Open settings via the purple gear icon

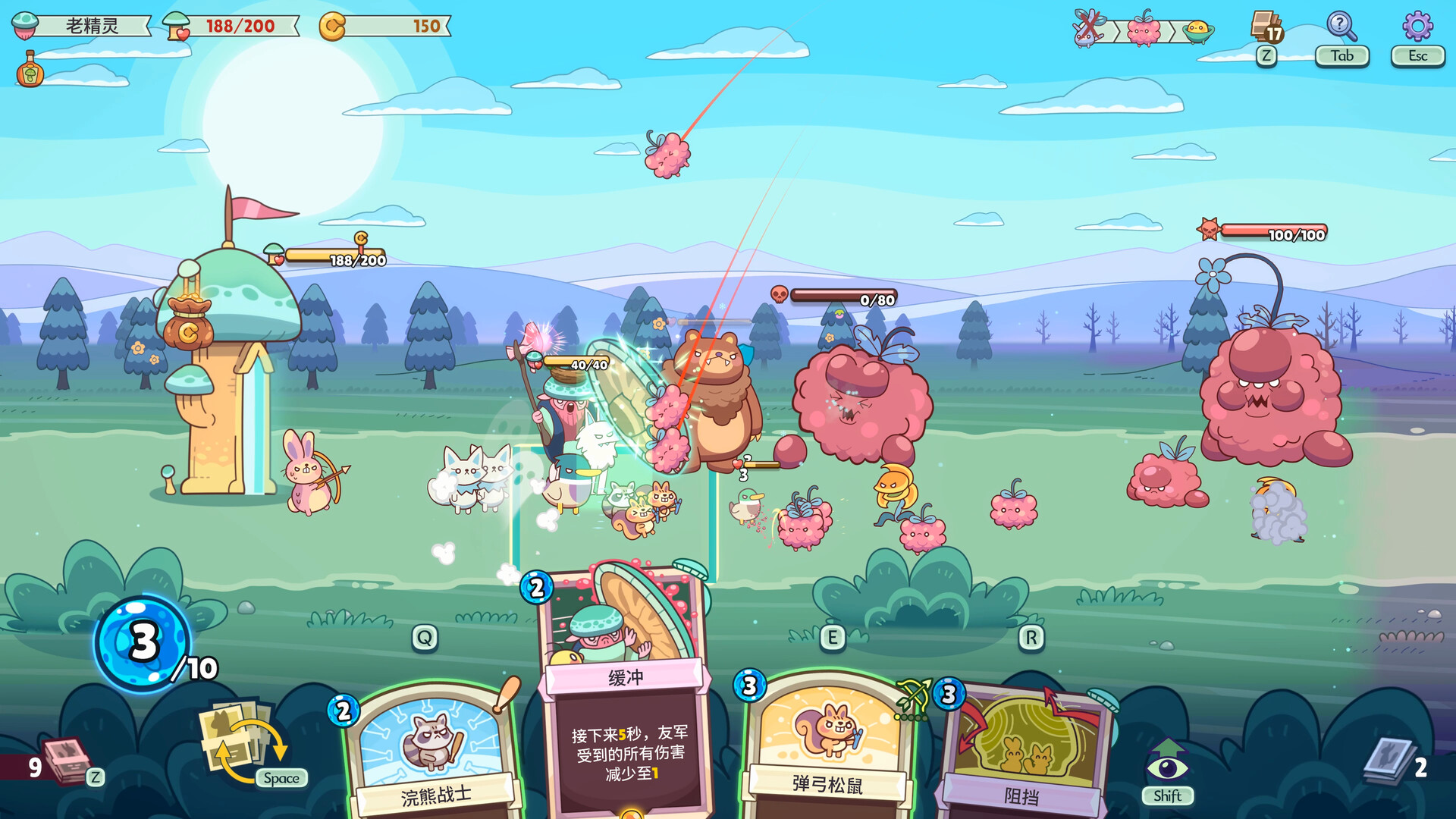coord(1417,24)
